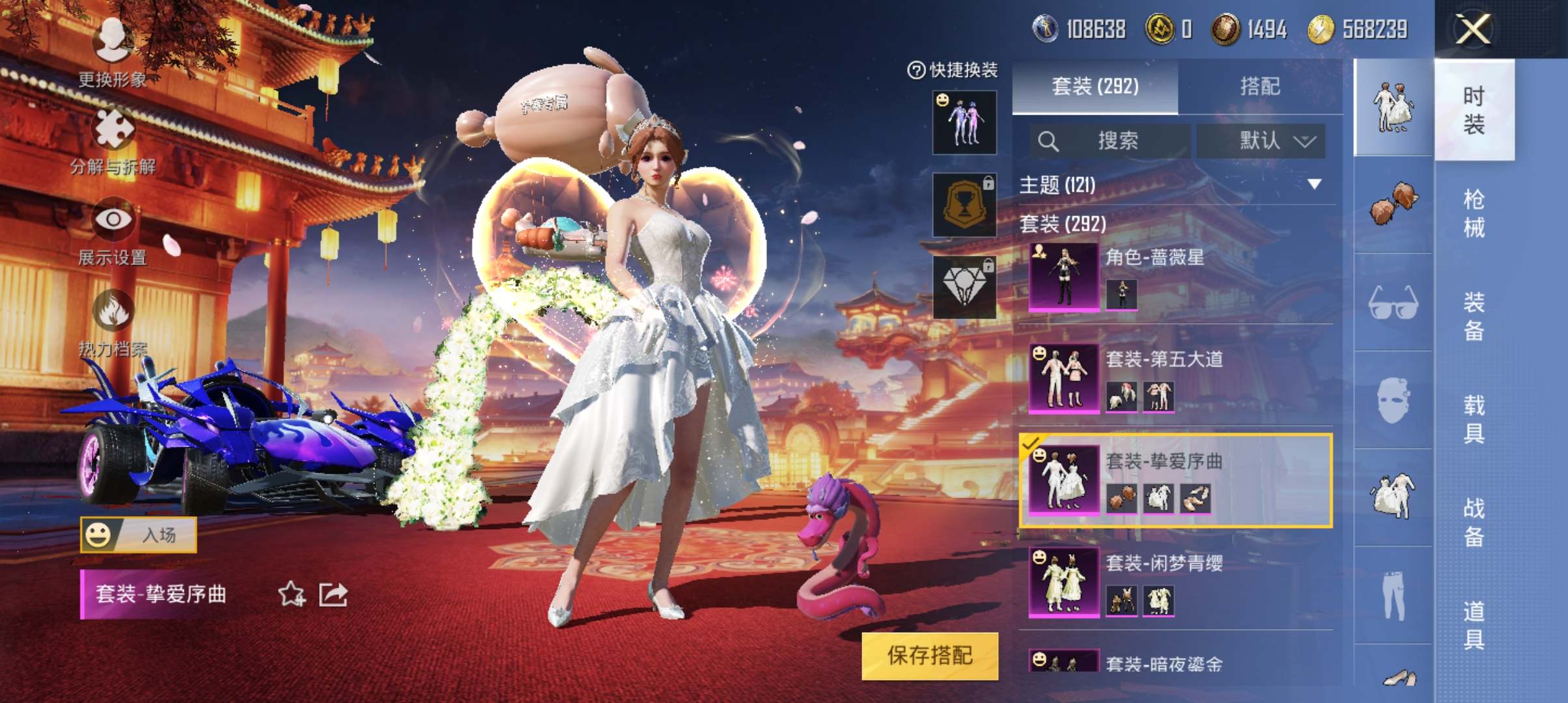Open the 热力档案 flame icon
1568x703 pixels.
pyautogui.click(x=113, y=311)
